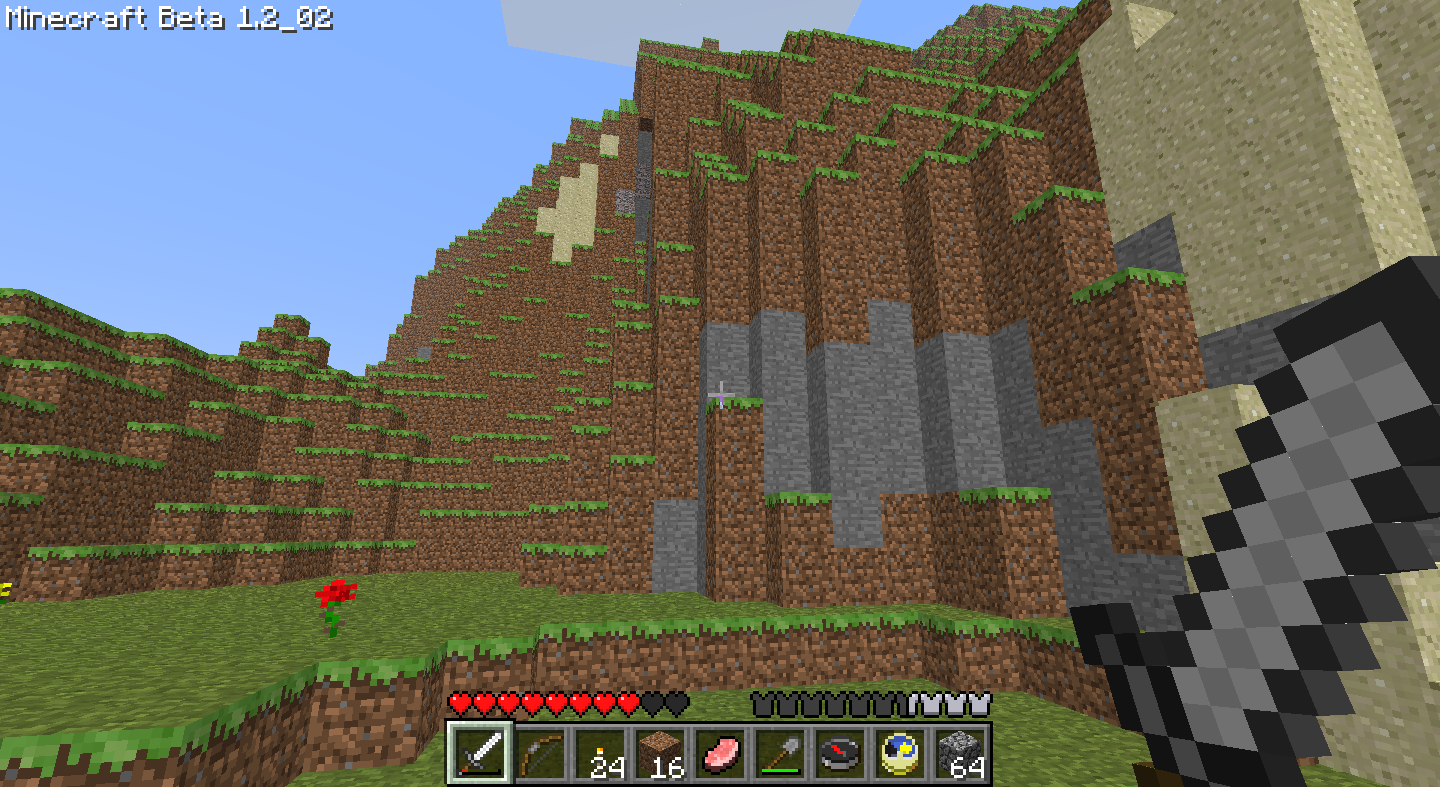Click the first armor chestplate icon
The image size is (1440, 787).
(x=765, y=703)
